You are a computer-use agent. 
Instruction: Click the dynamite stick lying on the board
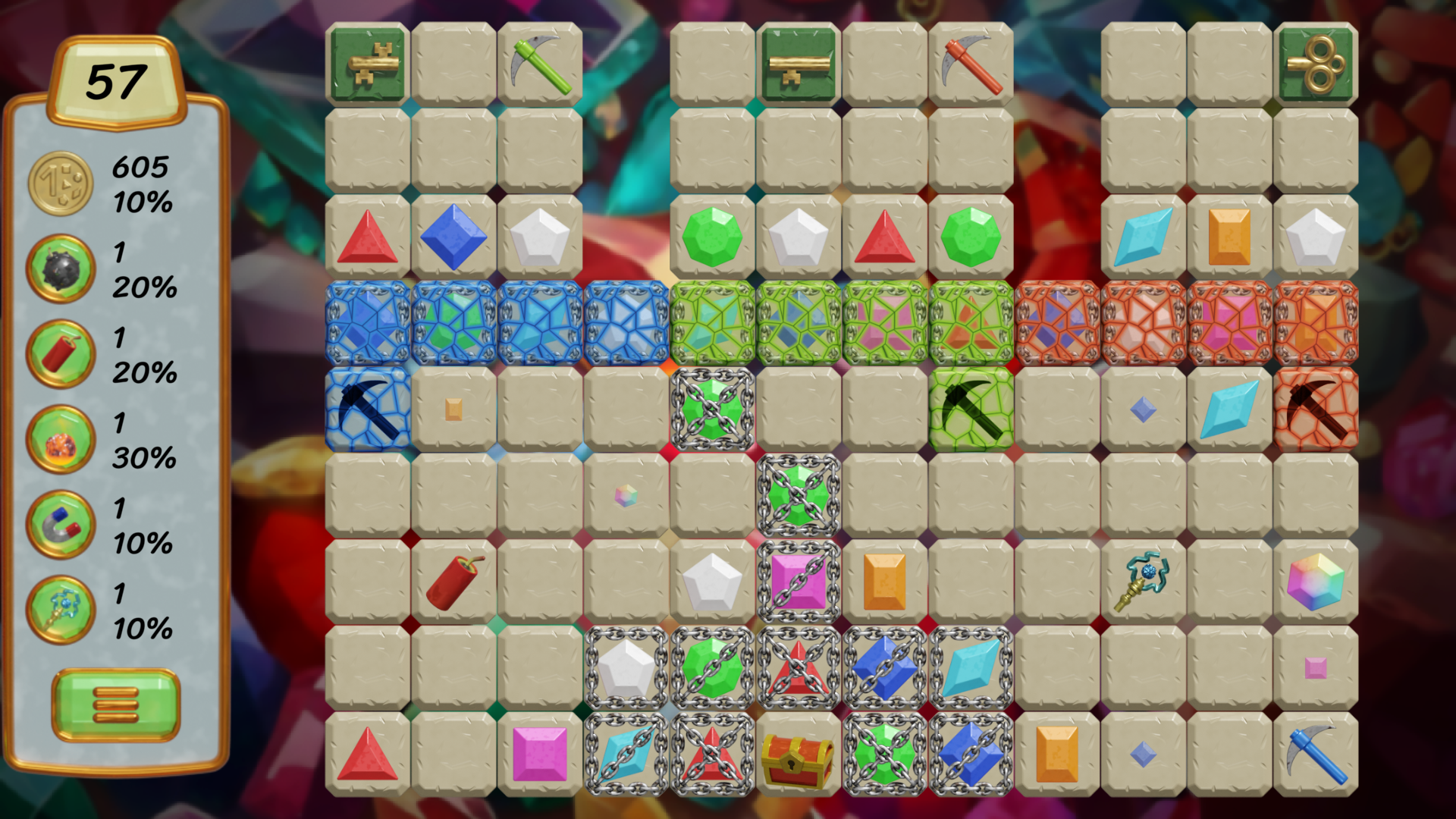pos(453,581)
